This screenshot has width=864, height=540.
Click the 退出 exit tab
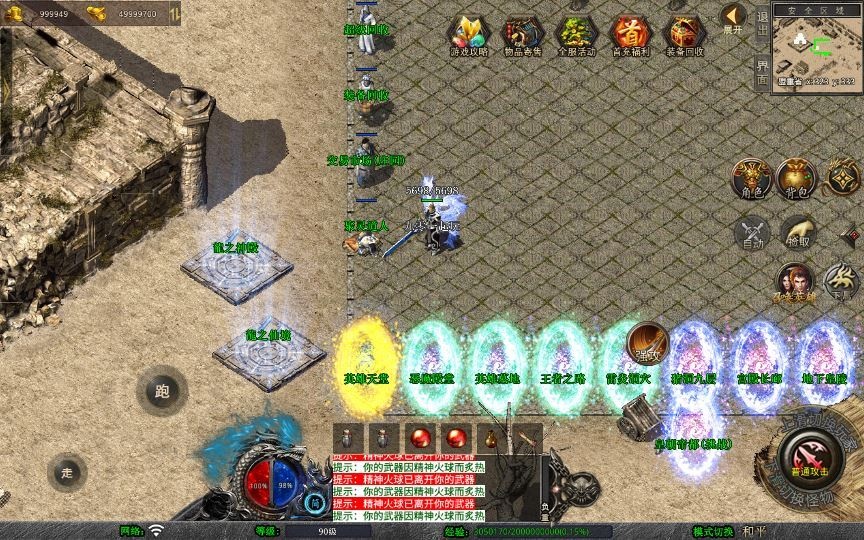pyautogui.click(x=763, y=24)
